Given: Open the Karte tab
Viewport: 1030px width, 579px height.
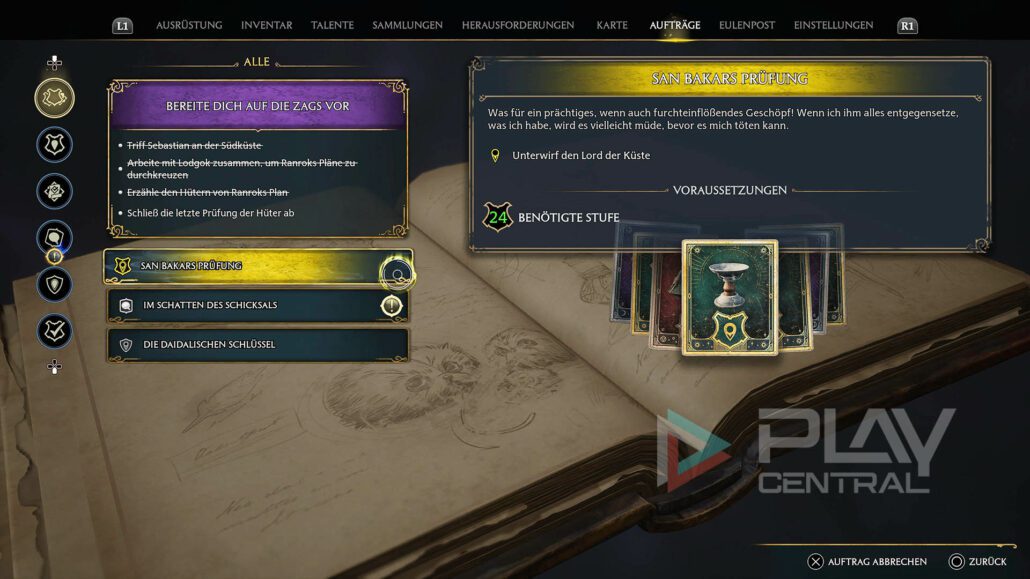Looking at the screenshot, I should [612, 25].
